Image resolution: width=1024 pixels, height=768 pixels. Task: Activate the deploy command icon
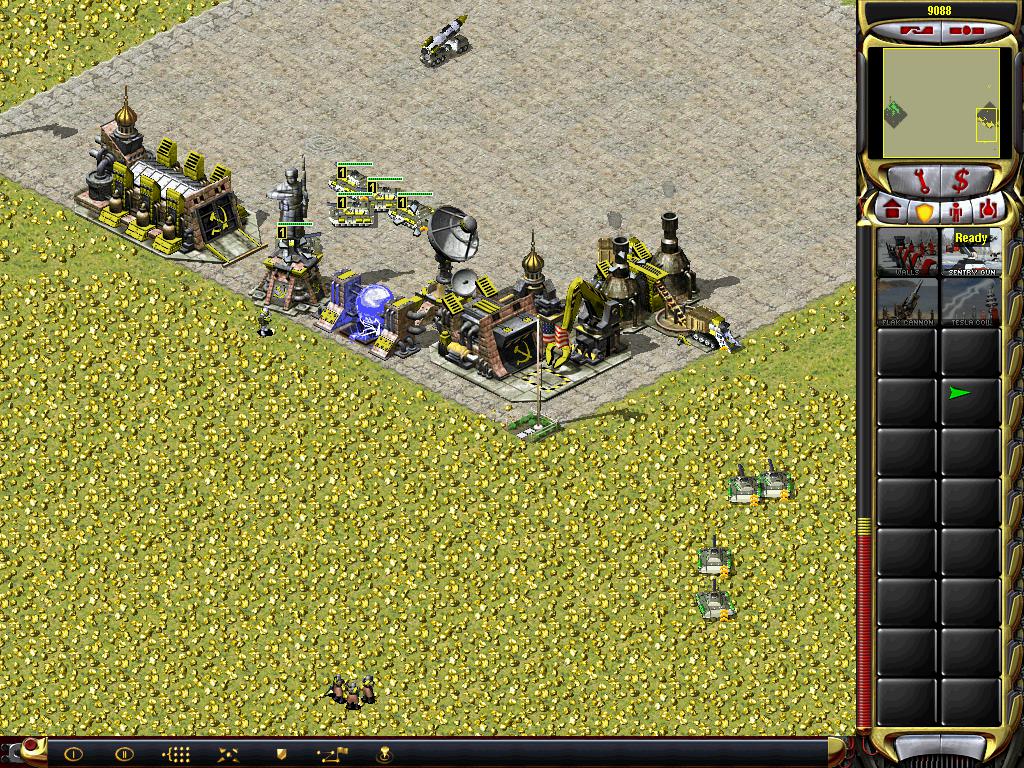pyautogui.click(x=228, y=754)
